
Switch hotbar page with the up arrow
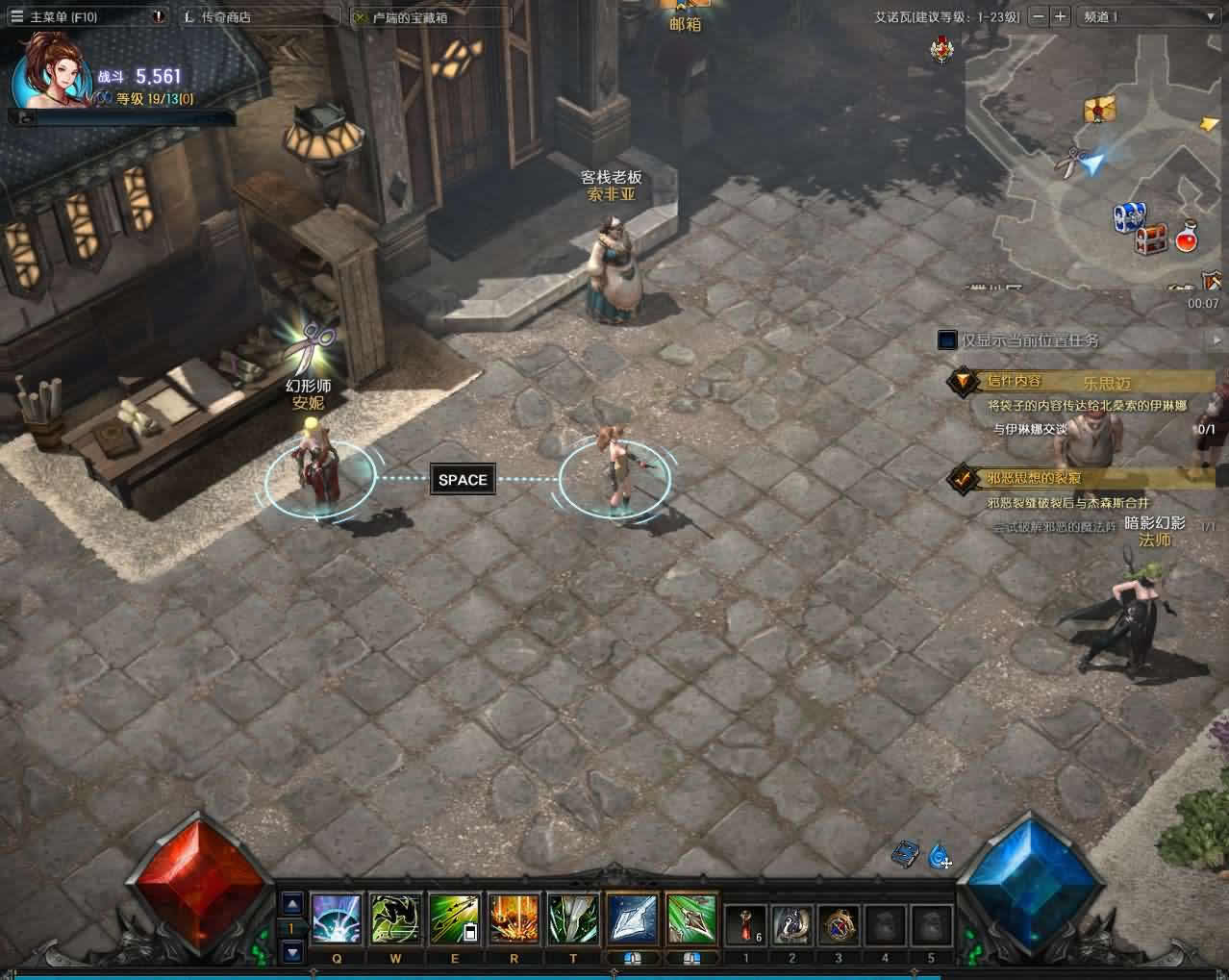[292, 903]
